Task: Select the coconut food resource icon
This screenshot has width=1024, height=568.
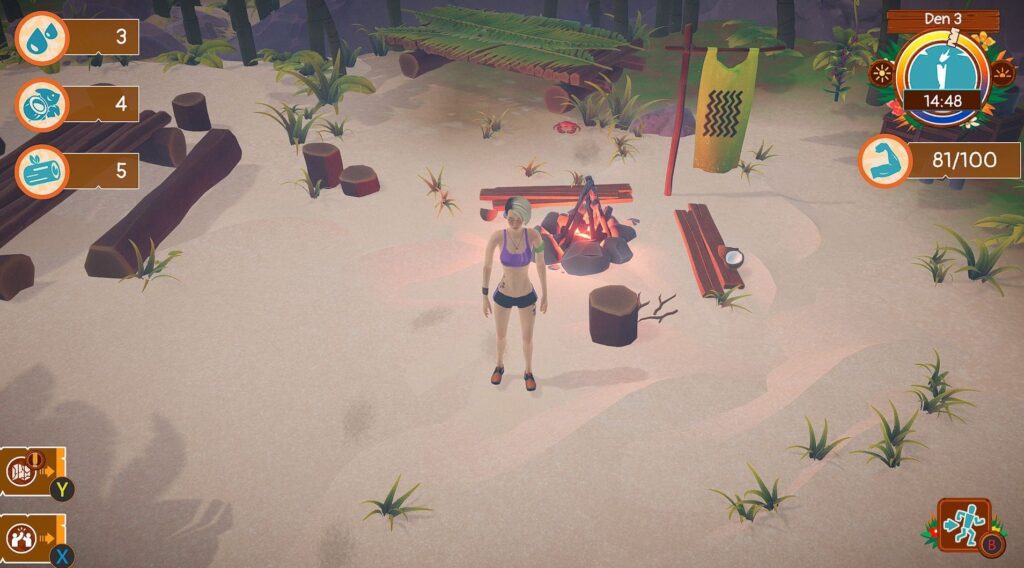Action: [40, 104]
